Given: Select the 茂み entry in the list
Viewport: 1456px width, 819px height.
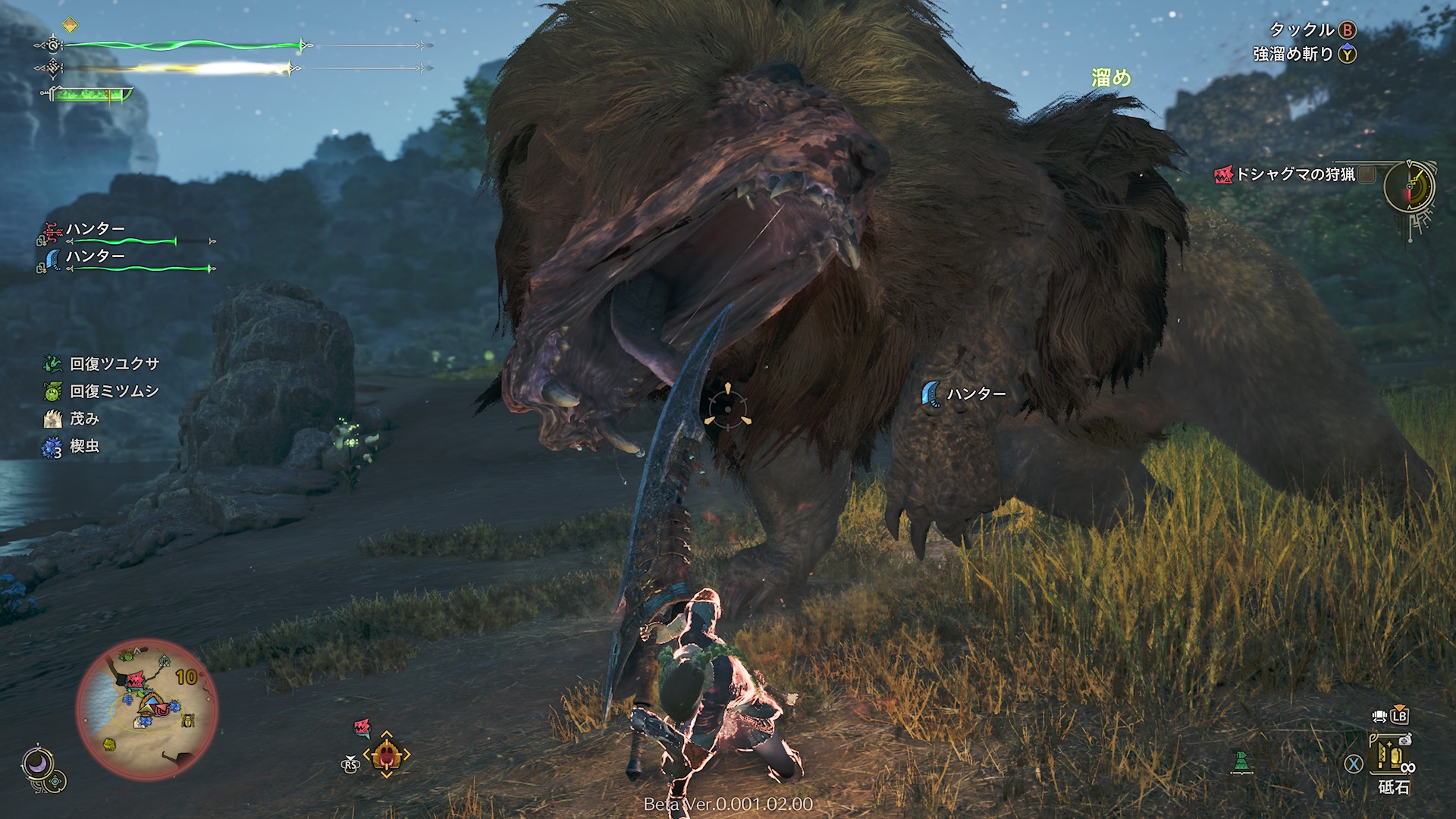Looking at the screenshot, I should (x=84, y=419).
